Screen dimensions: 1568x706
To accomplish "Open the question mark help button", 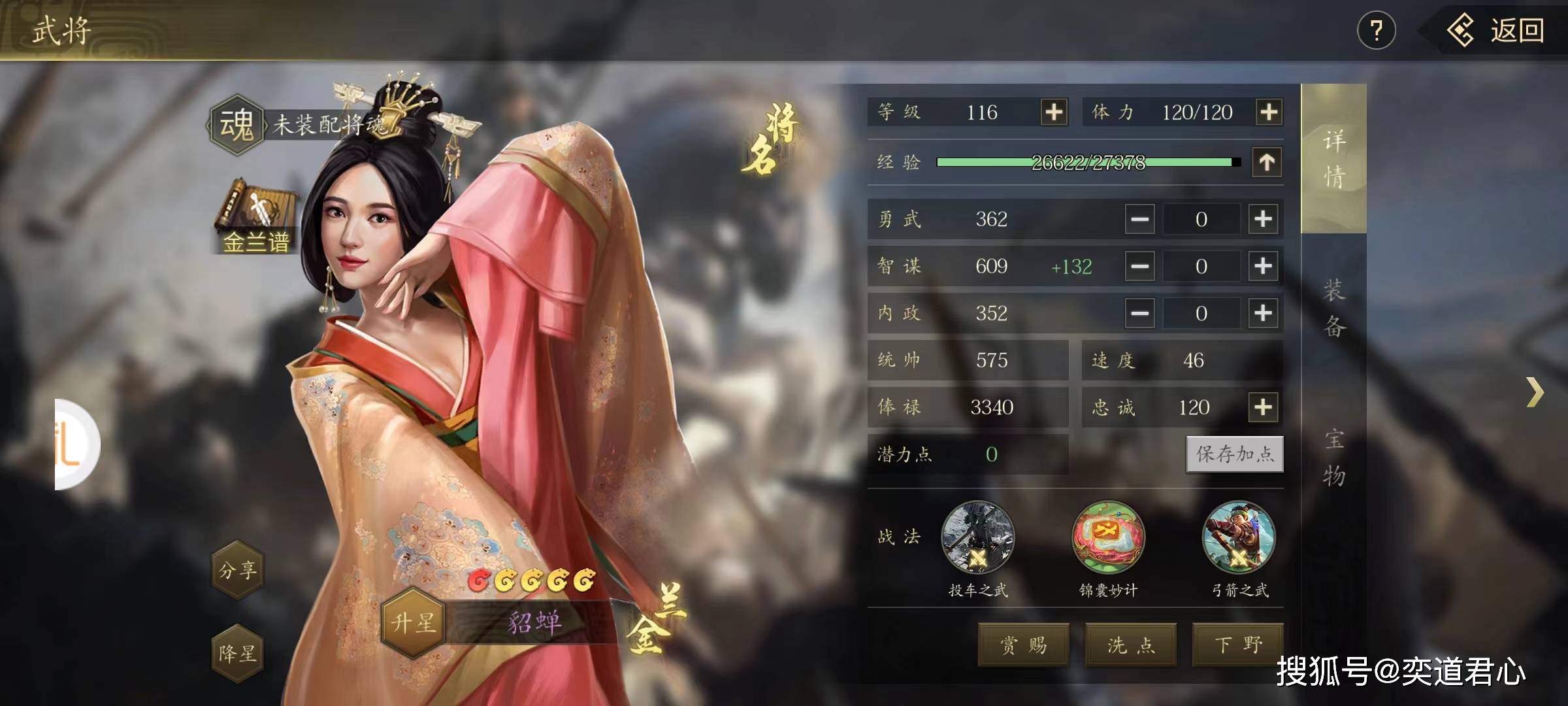I will (x=1376, y=31).
